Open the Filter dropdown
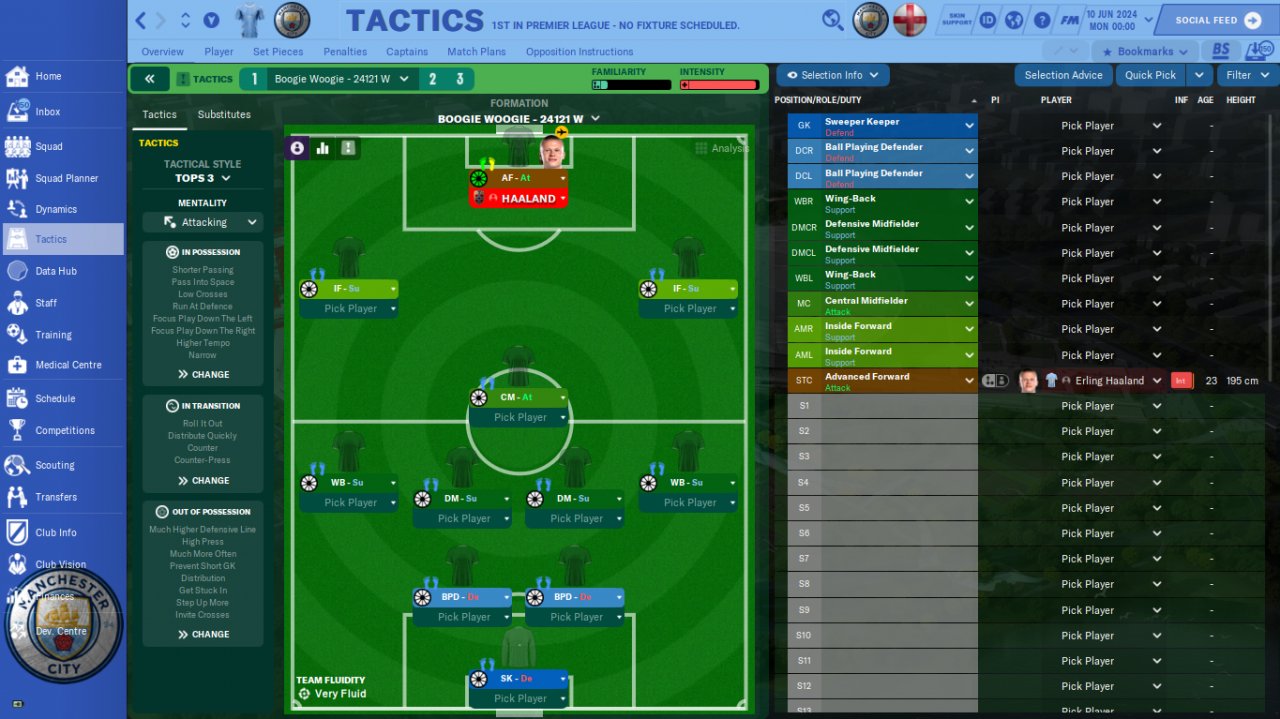 tap(1246, 75)
